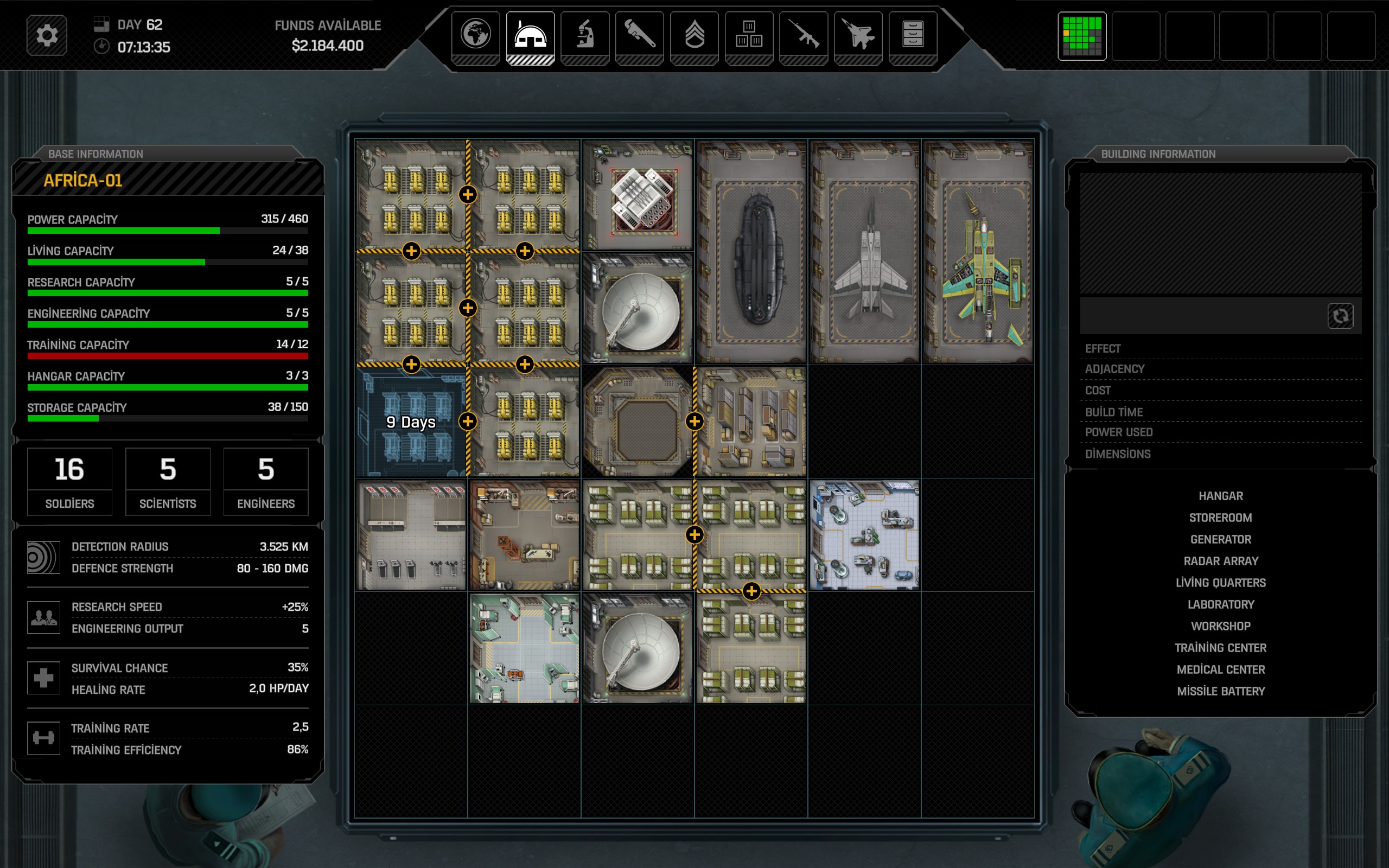1389x868 pixels.
Task: Select Living Quarters building option
Action: (1220, 583)
